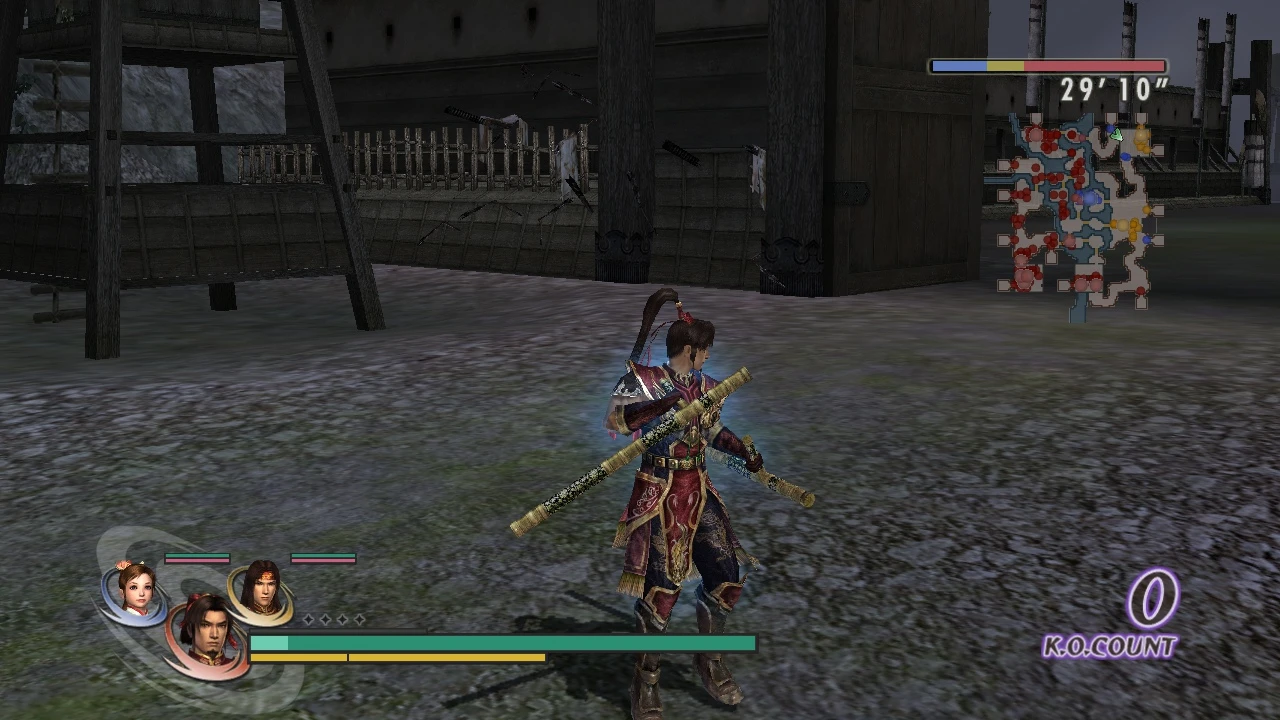
Task: Click the fourth diamond star above the musou gauge
Action: click(359, 619)
